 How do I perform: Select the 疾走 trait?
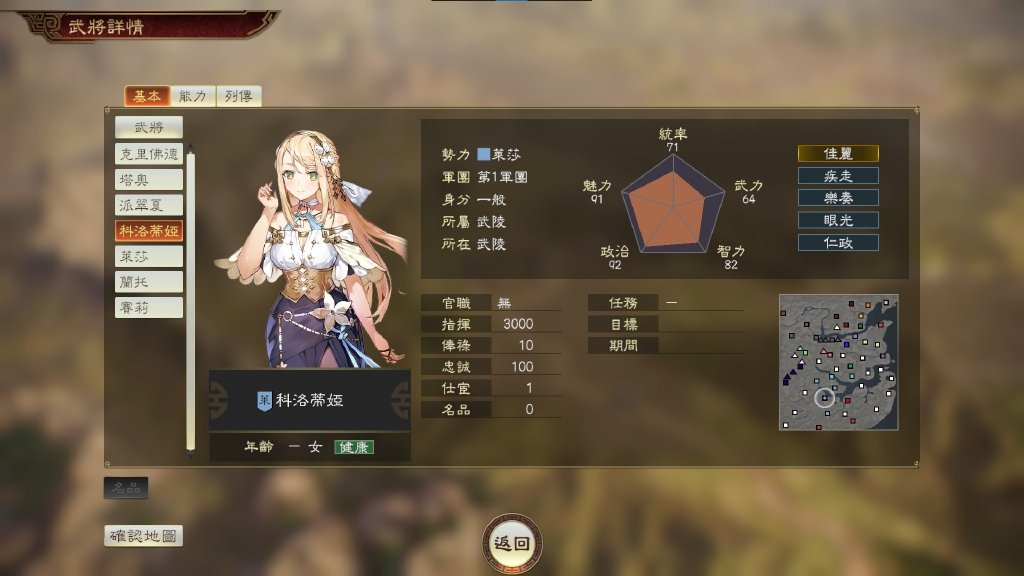(x=838, y=175)
